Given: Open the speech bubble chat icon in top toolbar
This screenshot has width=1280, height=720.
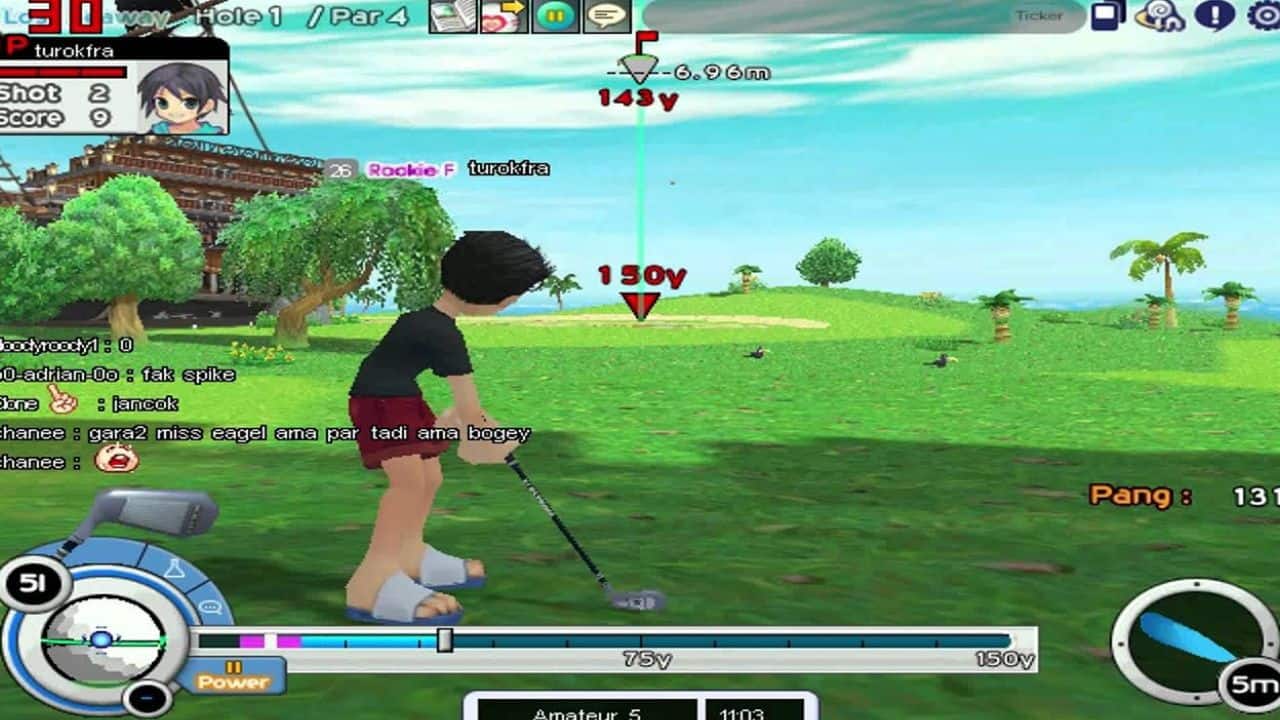Looking at the screenshot, I should coord(607,16).
